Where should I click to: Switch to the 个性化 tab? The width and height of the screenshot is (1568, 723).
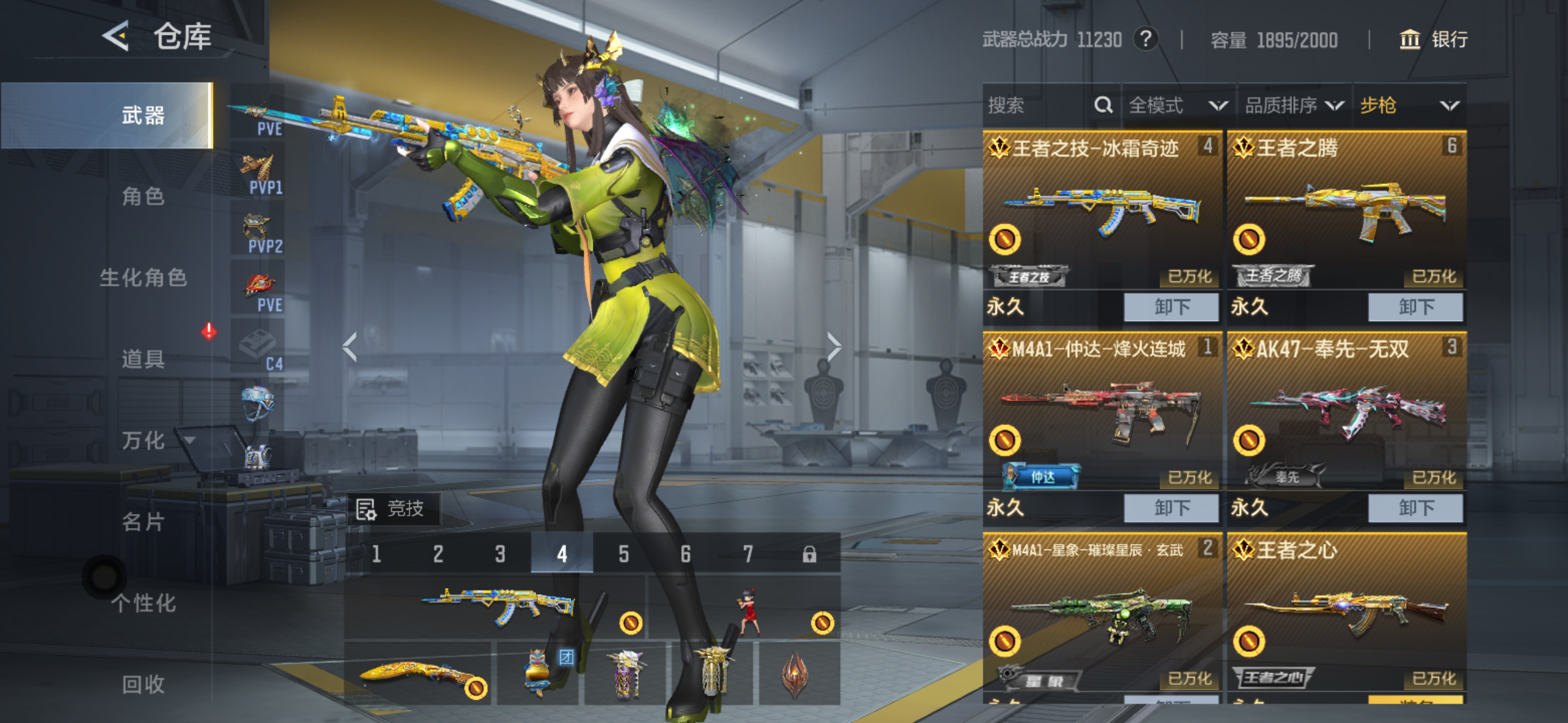[143, 603]
